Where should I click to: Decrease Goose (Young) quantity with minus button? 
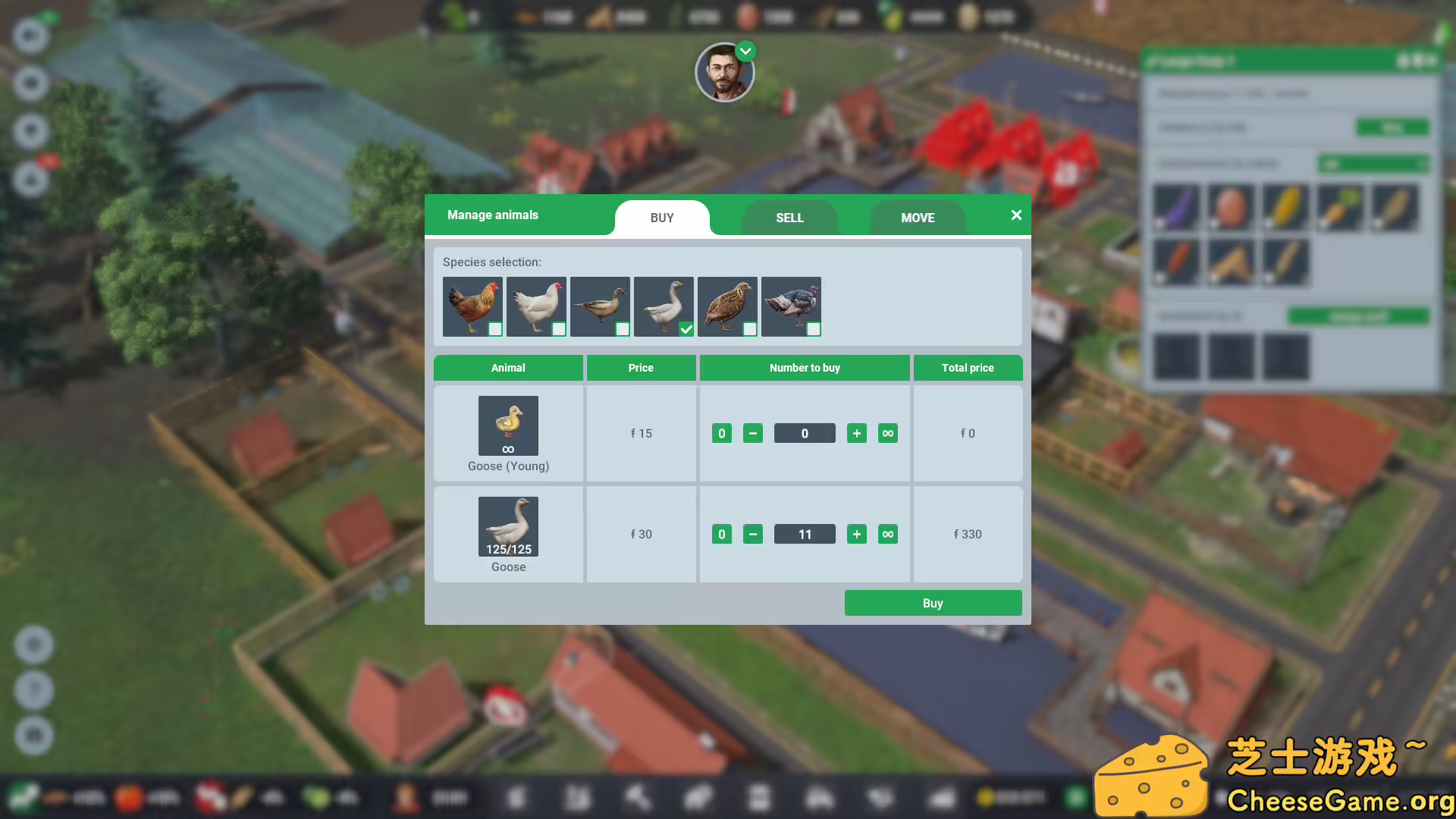point(752,433)
